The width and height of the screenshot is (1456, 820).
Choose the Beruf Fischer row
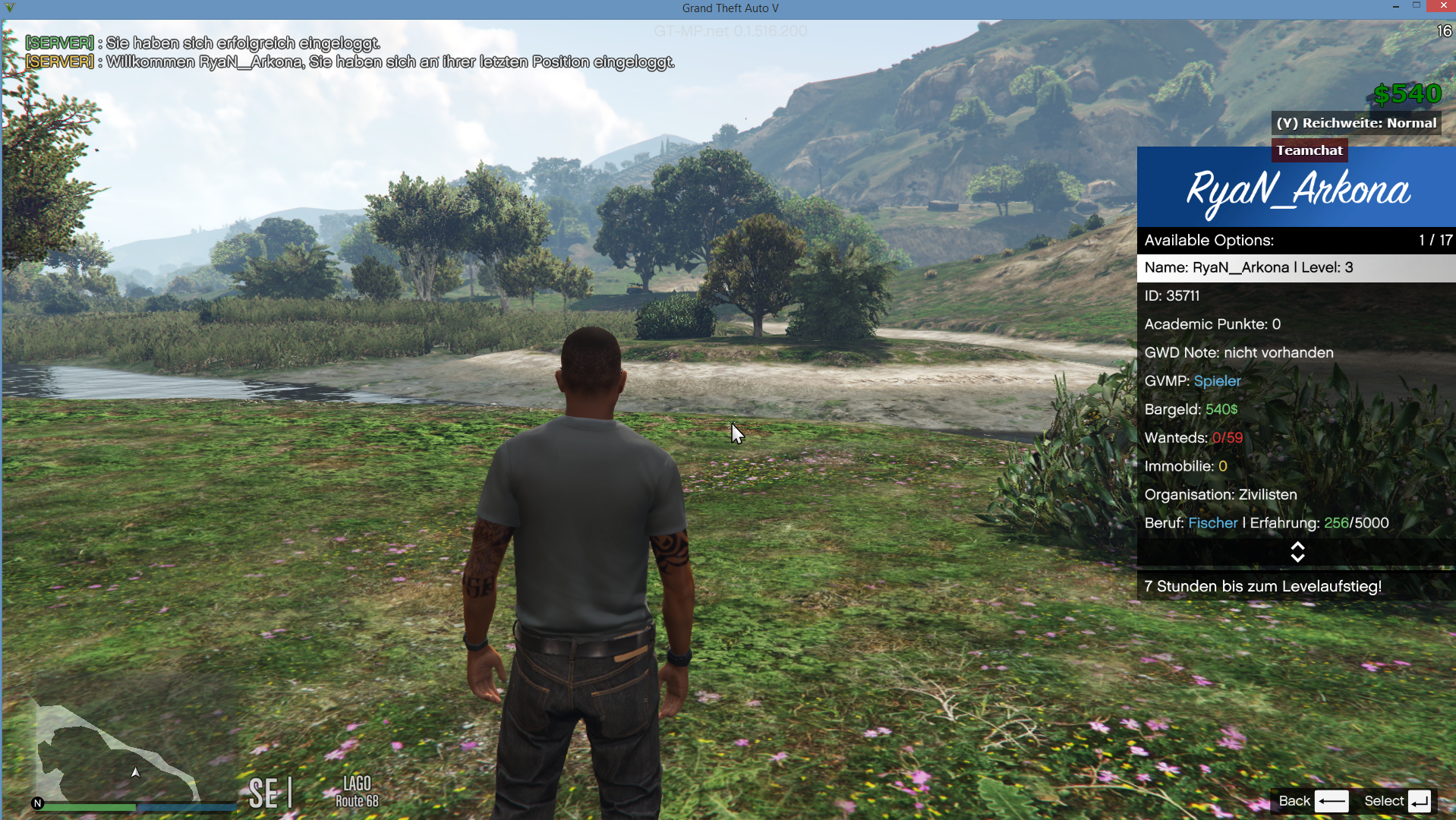click(1295, 523)
